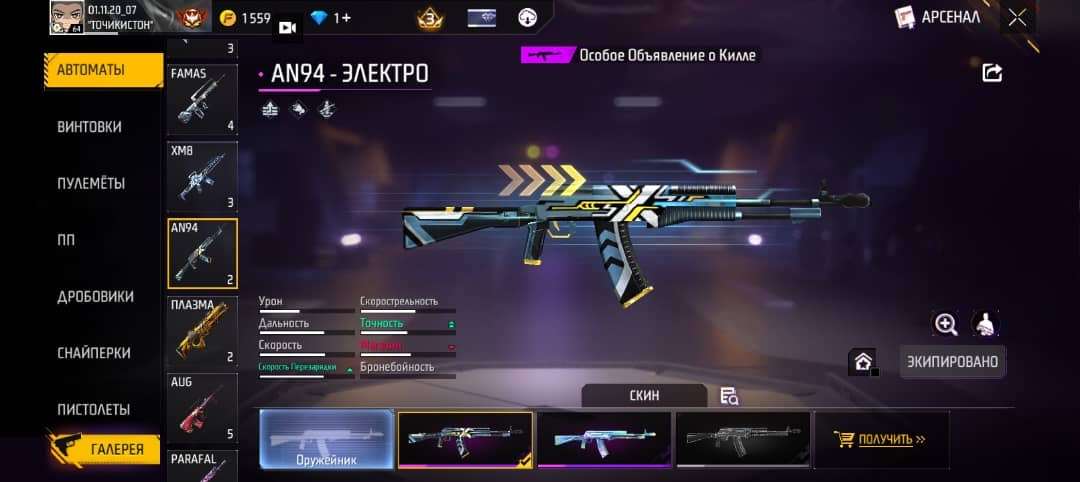Open the Винтовки weapon category
Image resolution: width=1080 pixels, height=482 pixels.
90,127
